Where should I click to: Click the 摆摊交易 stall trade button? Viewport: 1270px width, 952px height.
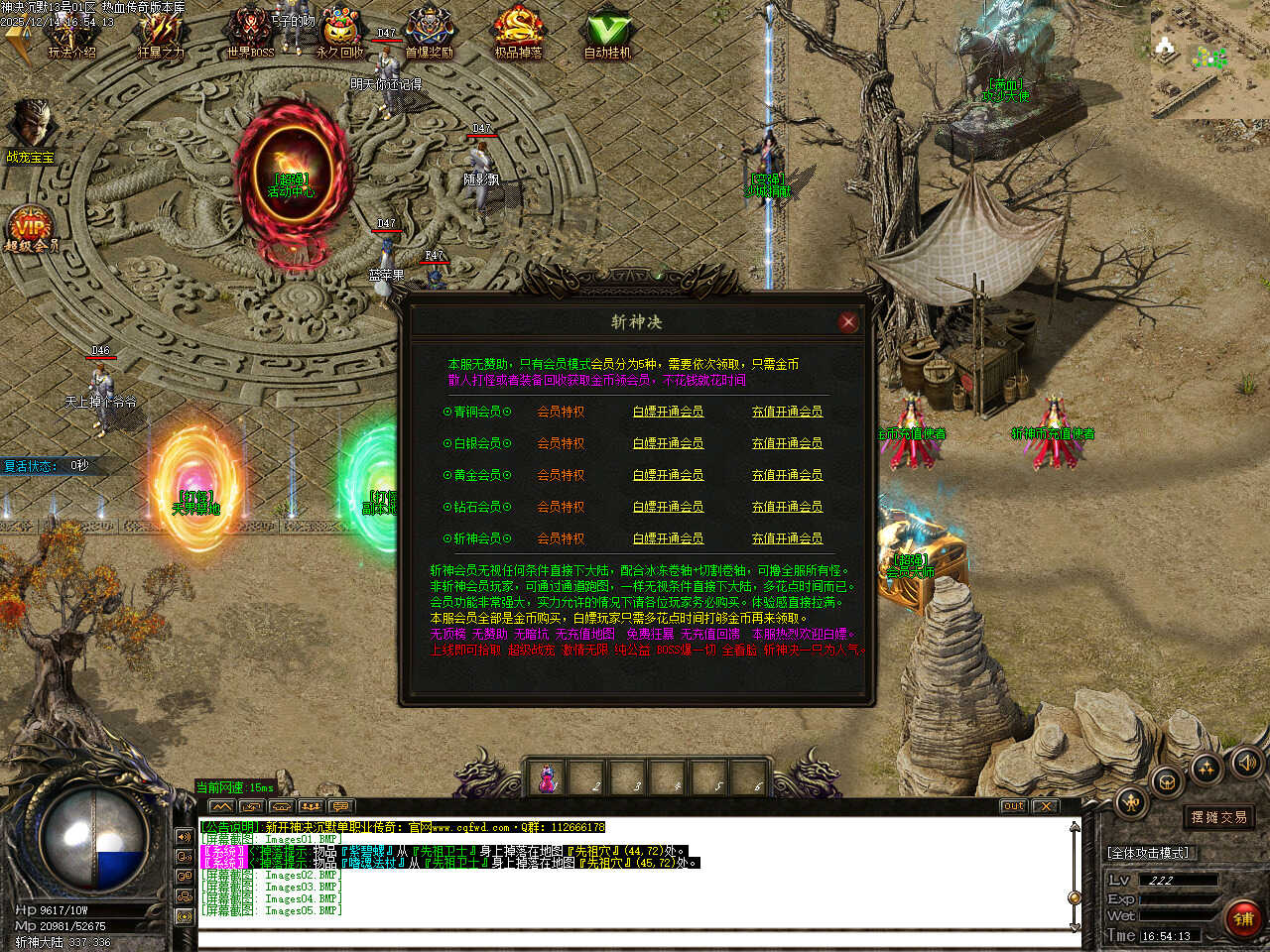click(1218, 817)
